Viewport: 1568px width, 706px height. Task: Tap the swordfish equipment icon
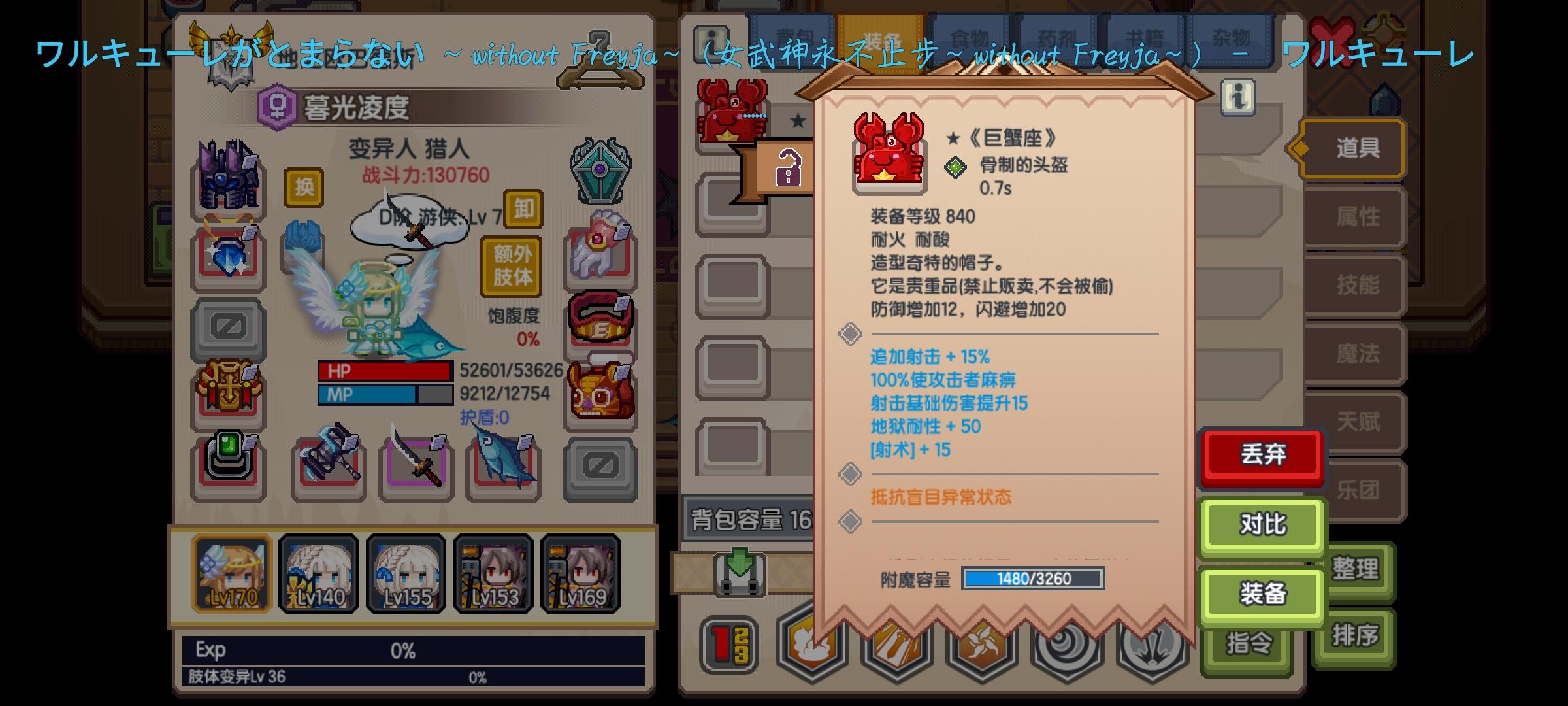[503, 464]
